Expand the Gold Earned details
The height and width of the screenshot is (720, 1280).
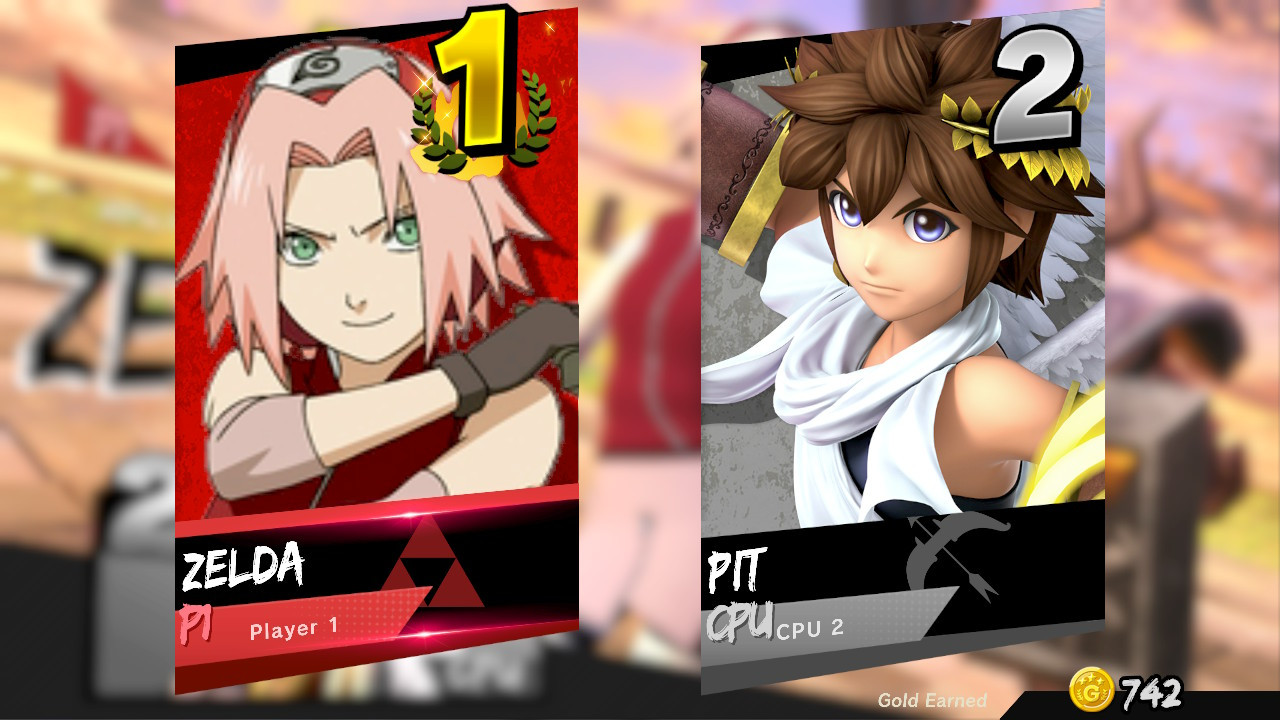pyautogui.click(x=932, y=700)
